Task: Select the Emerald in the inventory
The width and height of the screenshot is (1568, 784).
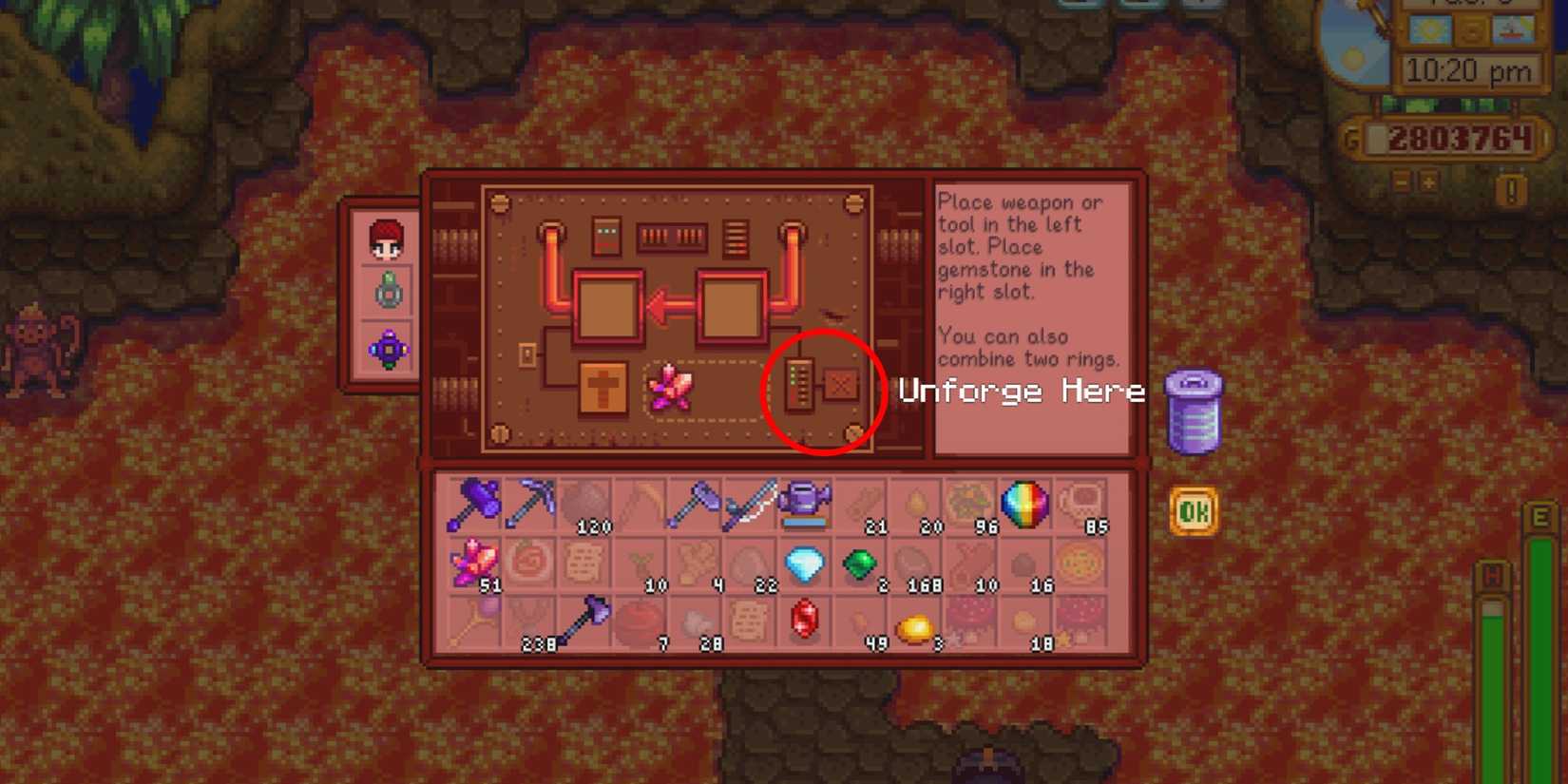Action: point(860,564)
